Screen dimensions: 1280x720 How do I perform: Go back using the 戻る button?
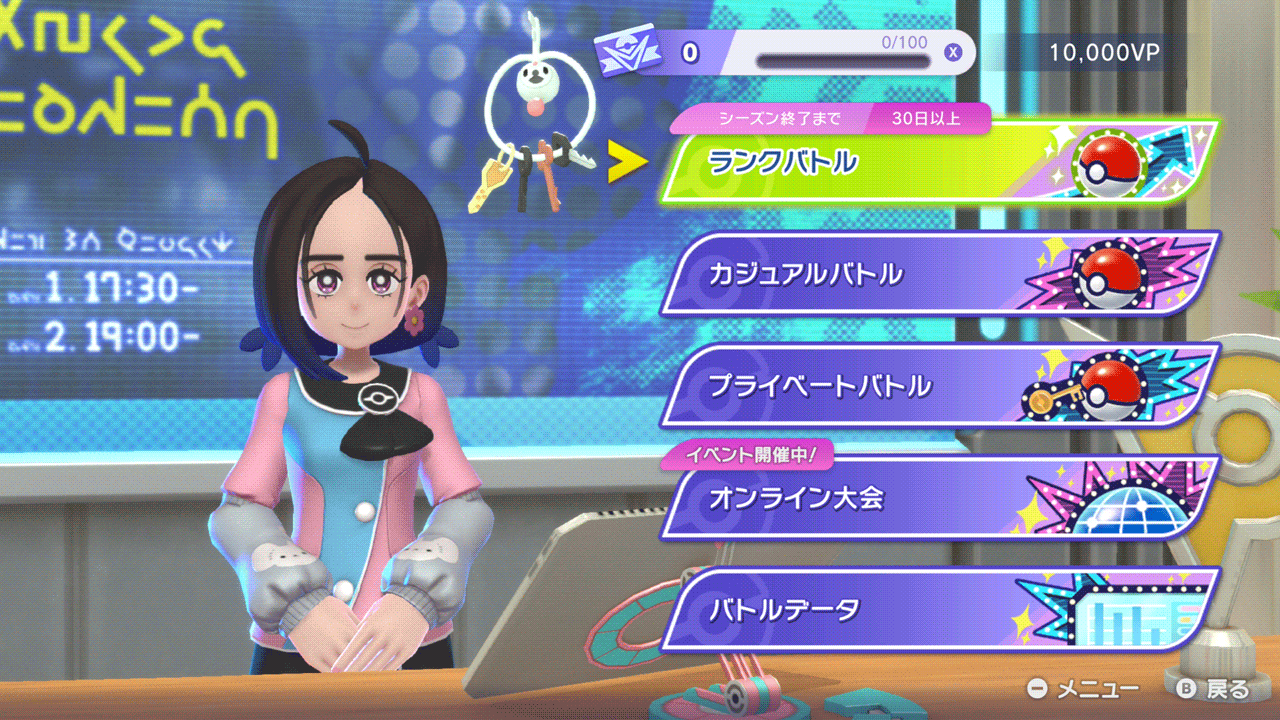1213,689
